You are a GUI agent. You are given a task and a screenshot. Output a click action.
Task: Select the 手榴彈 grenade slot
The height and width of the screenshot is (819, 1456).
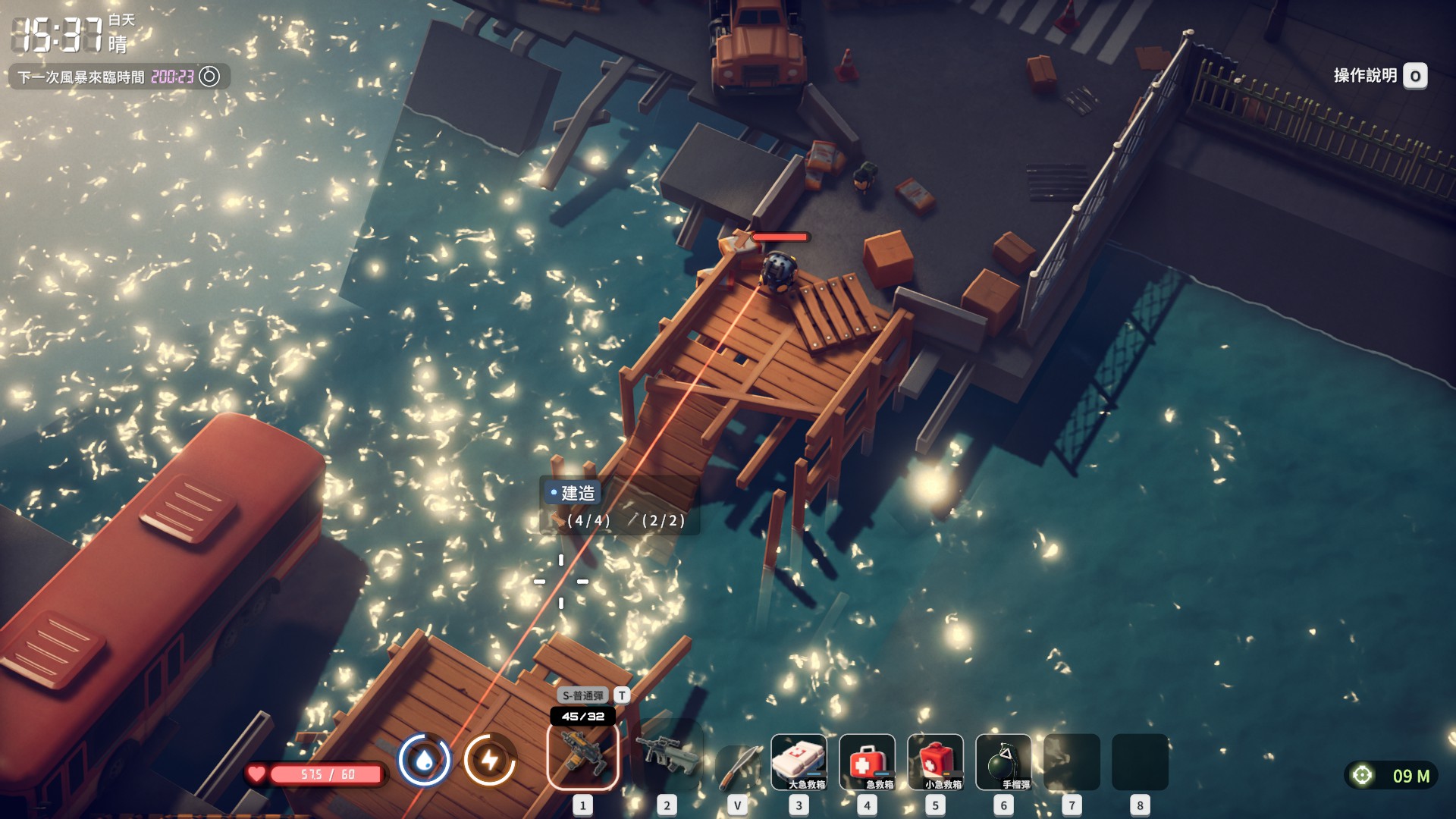coord(1003,761)
